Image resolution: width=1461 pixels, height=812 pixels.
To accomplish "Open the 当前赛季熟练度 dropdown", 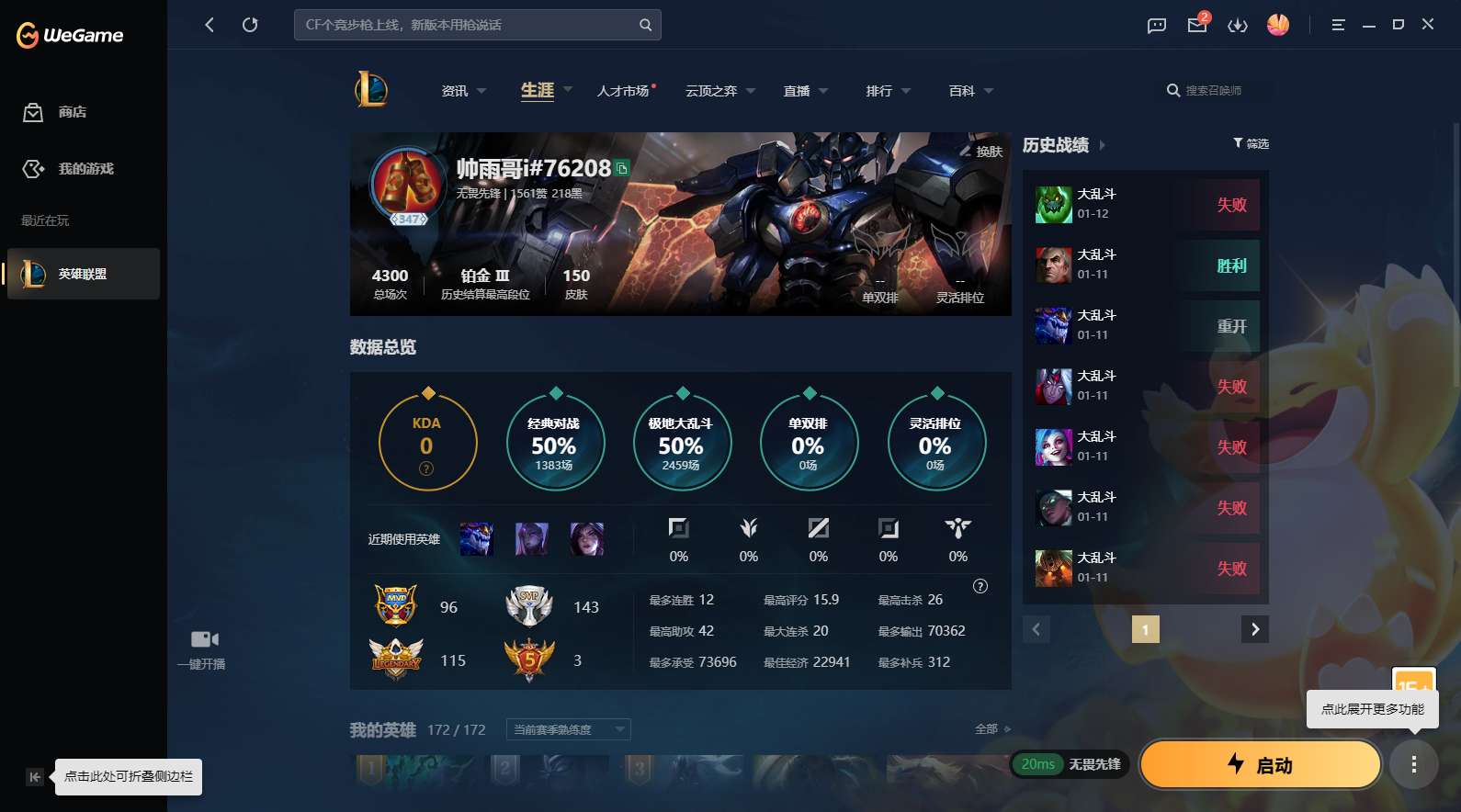I will pos(567,728).
